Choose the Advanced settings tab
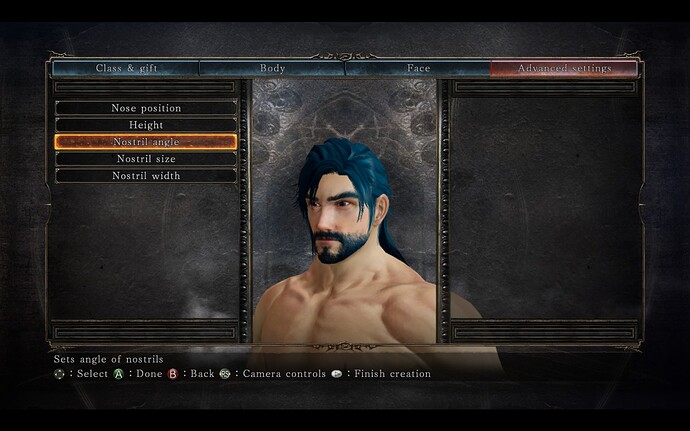Image resolution: width=690 pixels, height=431 pixels. pyautogui.click(x=564, y=68)
